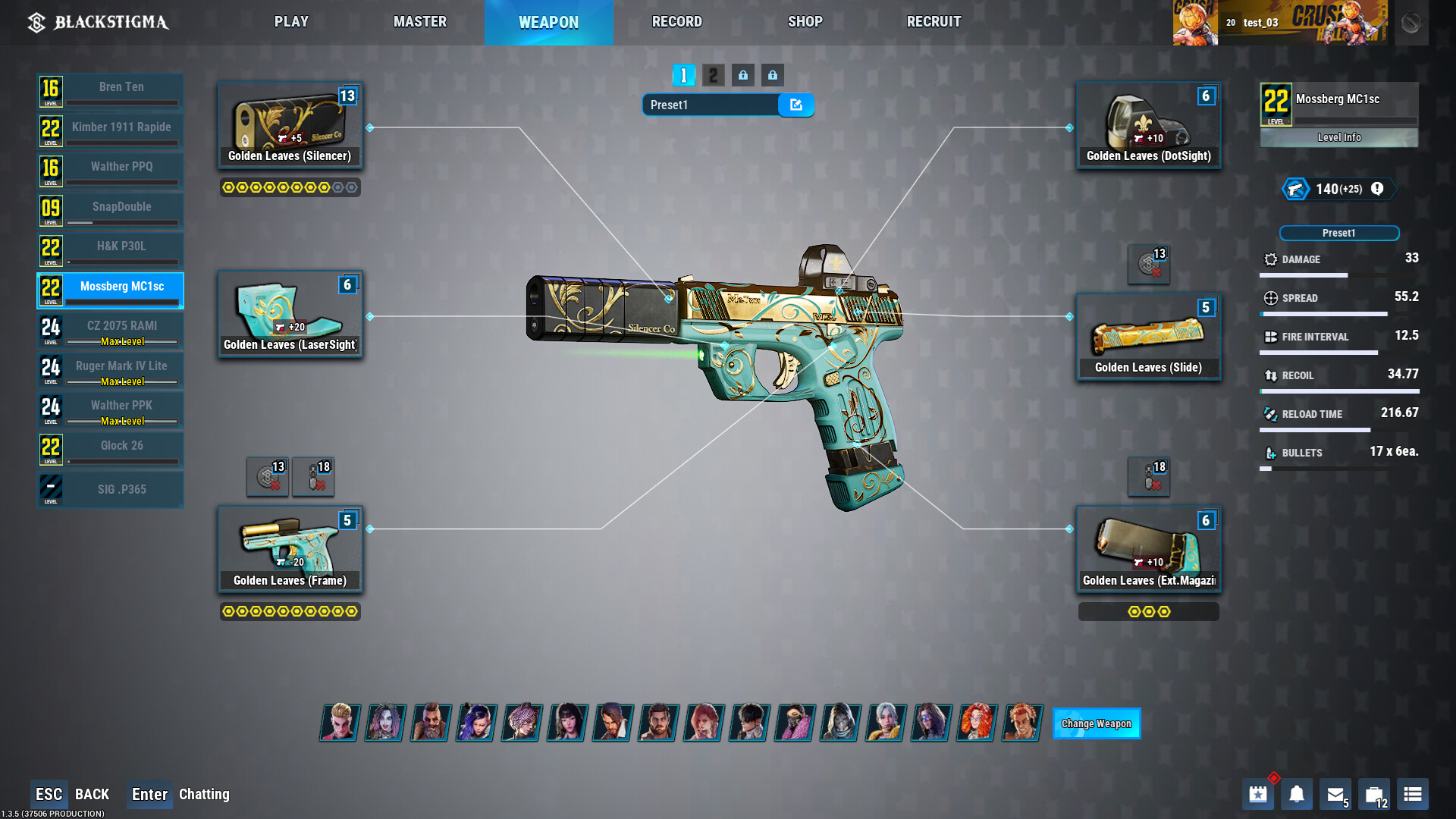Open the PLAY menu
This screenshot has width=1456, height=819.
tap(291, 22)
